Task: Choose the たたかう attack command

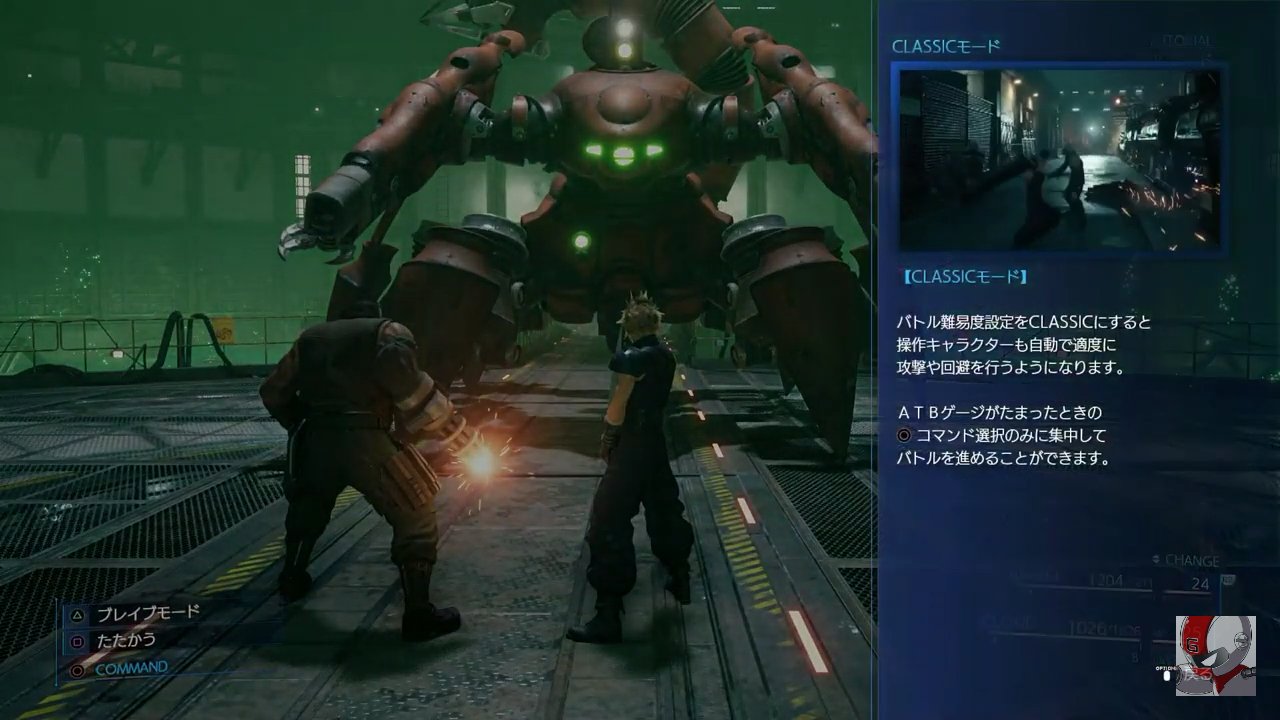Action: tap(126, 640)
